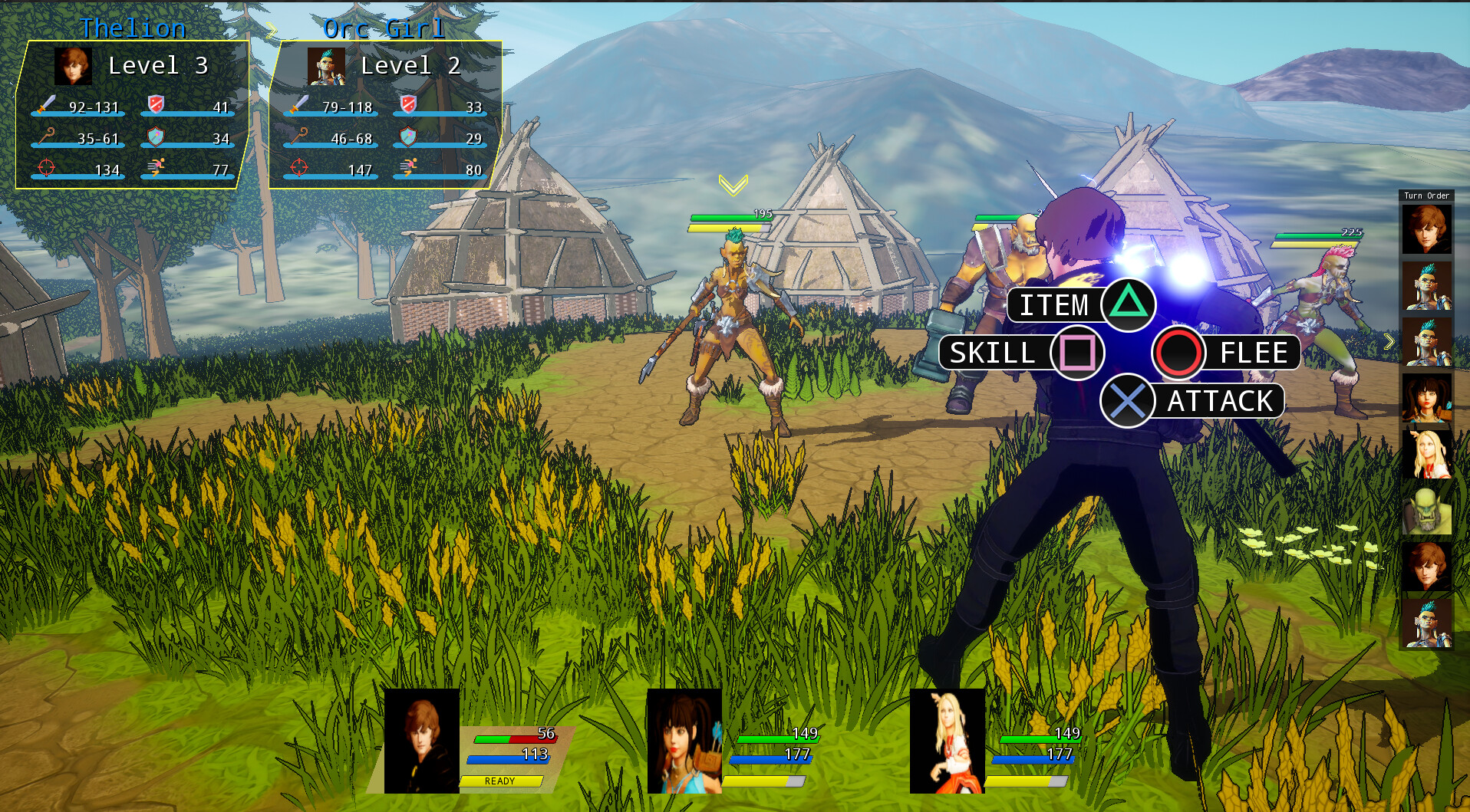
Task: Select the ITEM command label
Action: tap(1054, 305)
